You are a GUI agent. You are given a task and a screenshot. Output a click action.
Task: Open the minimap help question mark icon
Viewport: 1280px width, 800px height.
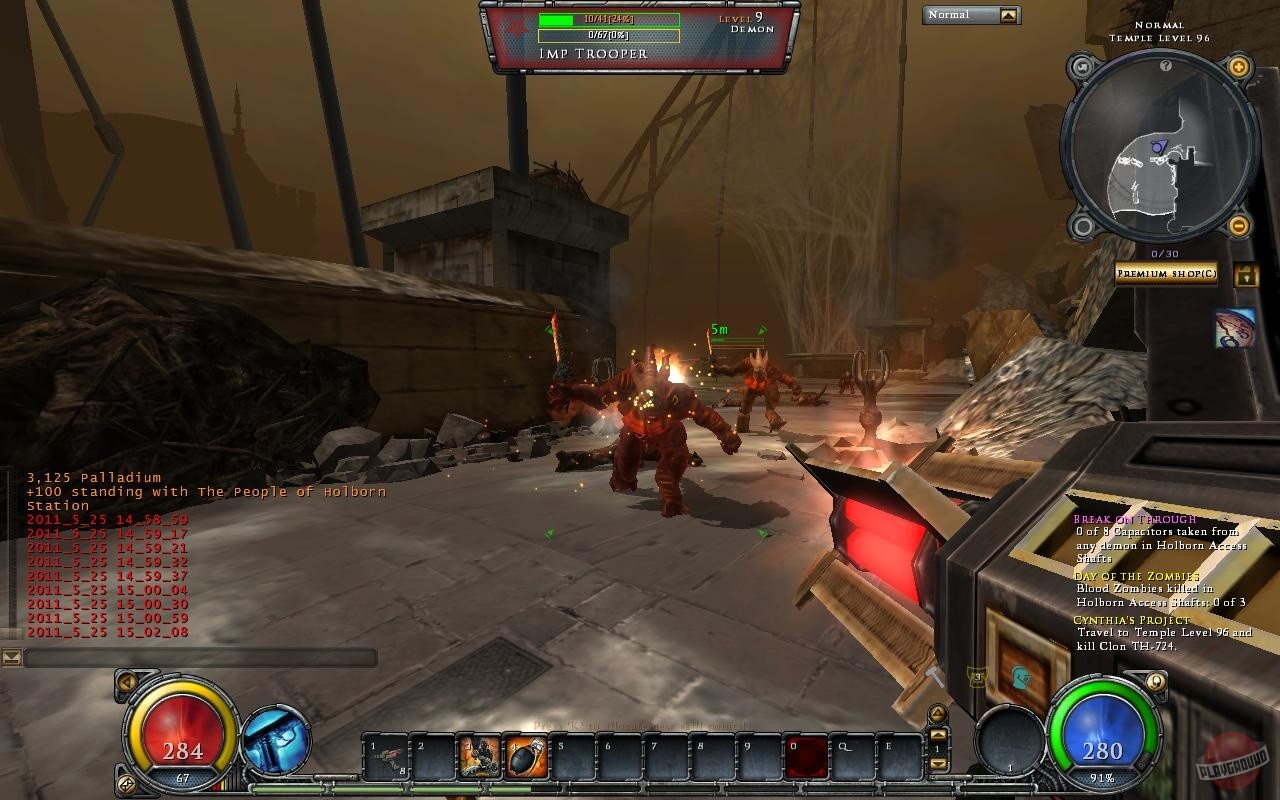coord(1166,65)
